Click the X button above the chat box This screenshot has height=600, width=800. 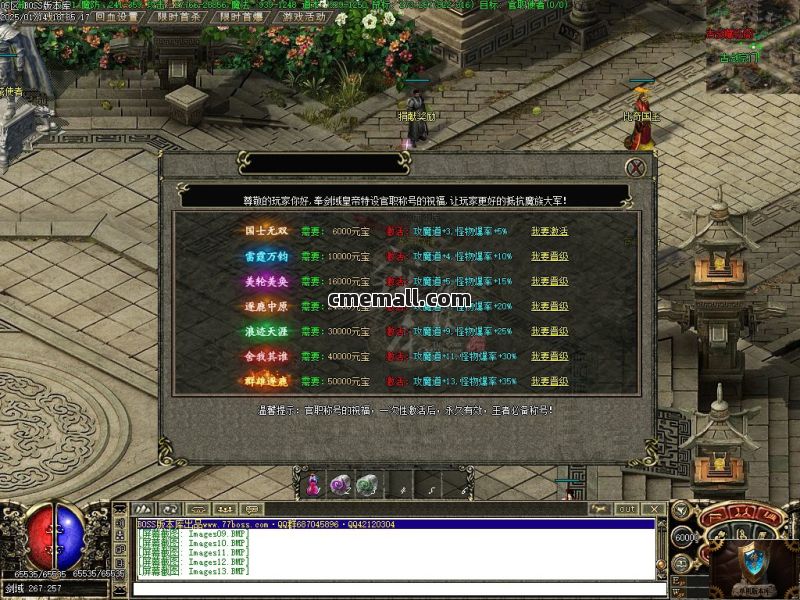click(x=652, y=510)
